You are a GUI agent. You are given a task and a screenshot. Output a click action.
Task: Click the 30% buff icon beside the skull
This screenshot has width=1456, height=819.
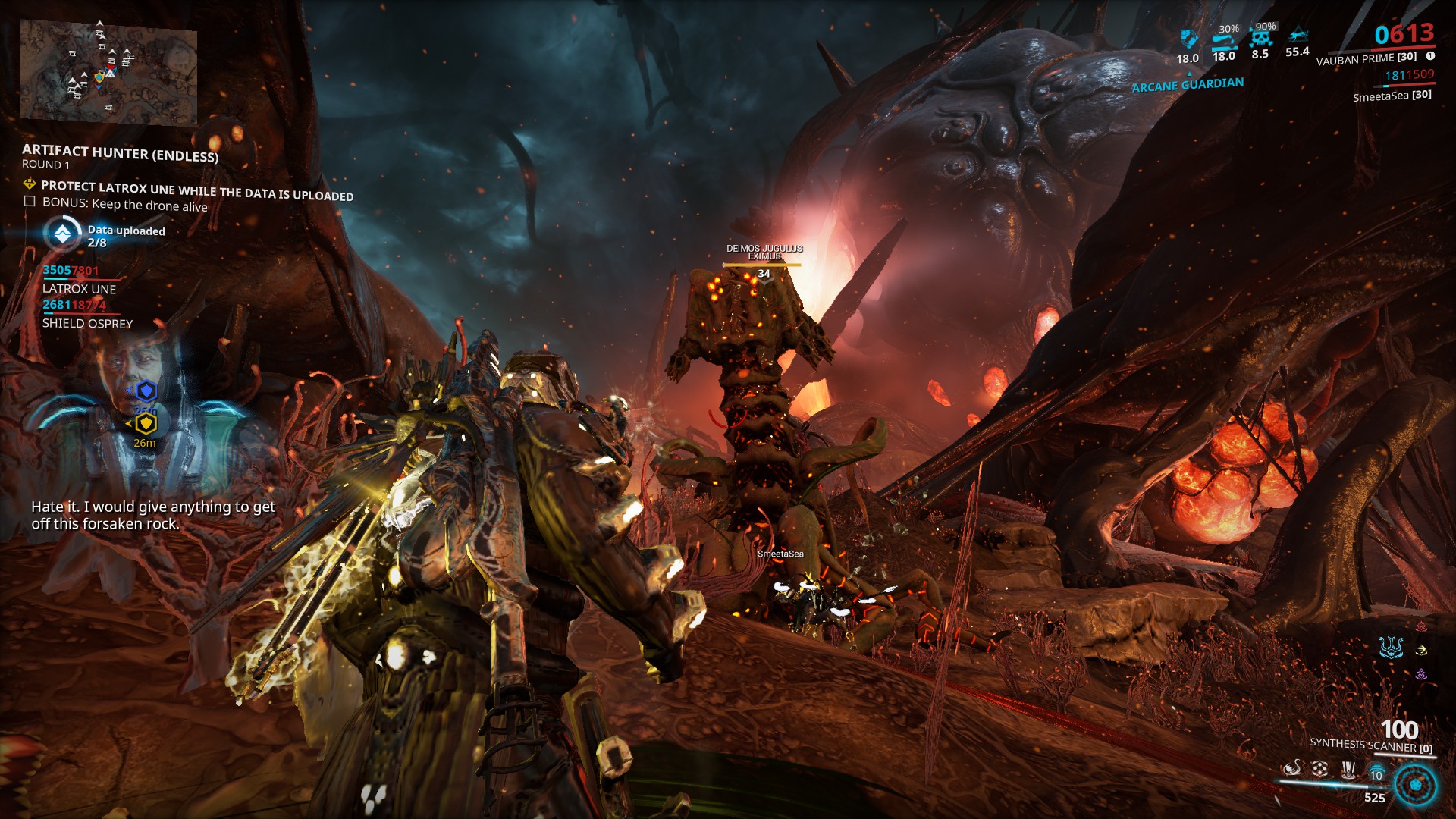pos(1224,39)
